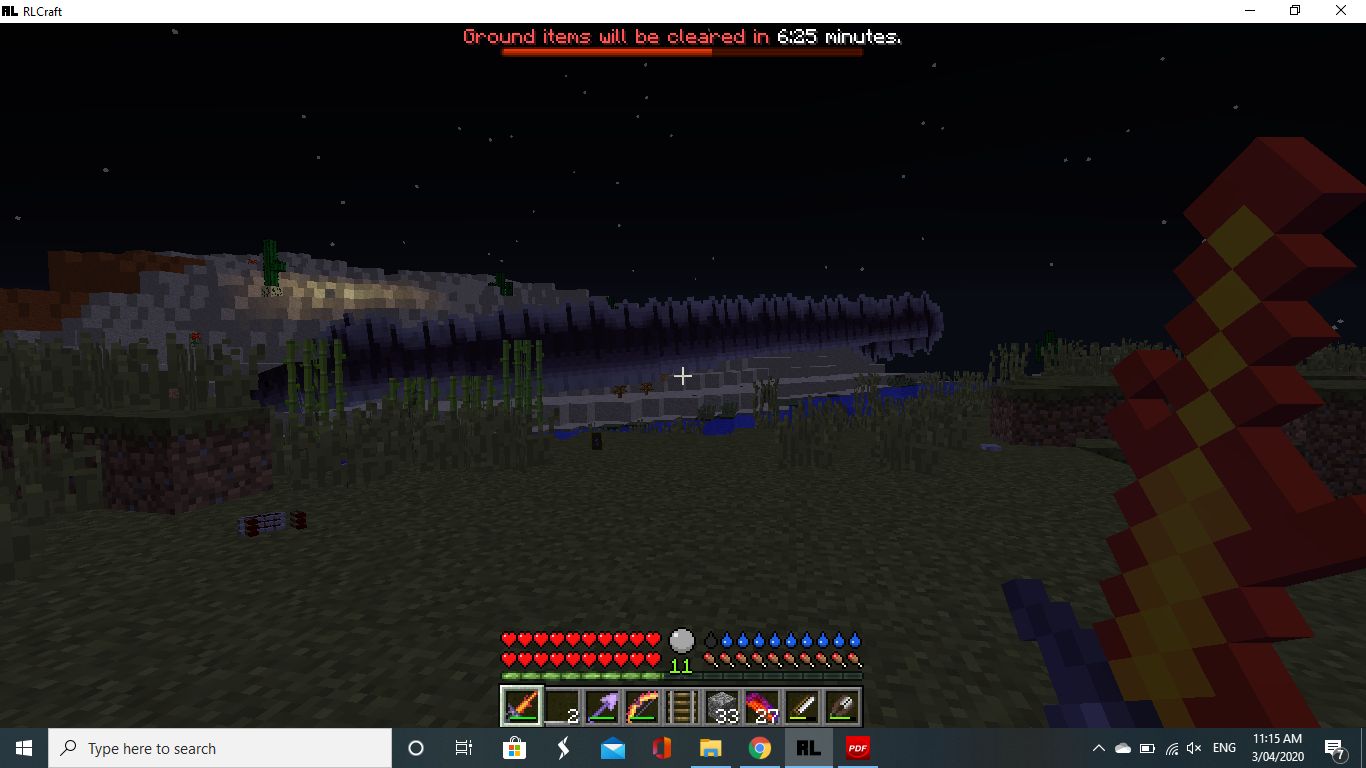This screenshot has height=768, width=1366.
Task: Click the taskbar search box
Action: point(220,747)
